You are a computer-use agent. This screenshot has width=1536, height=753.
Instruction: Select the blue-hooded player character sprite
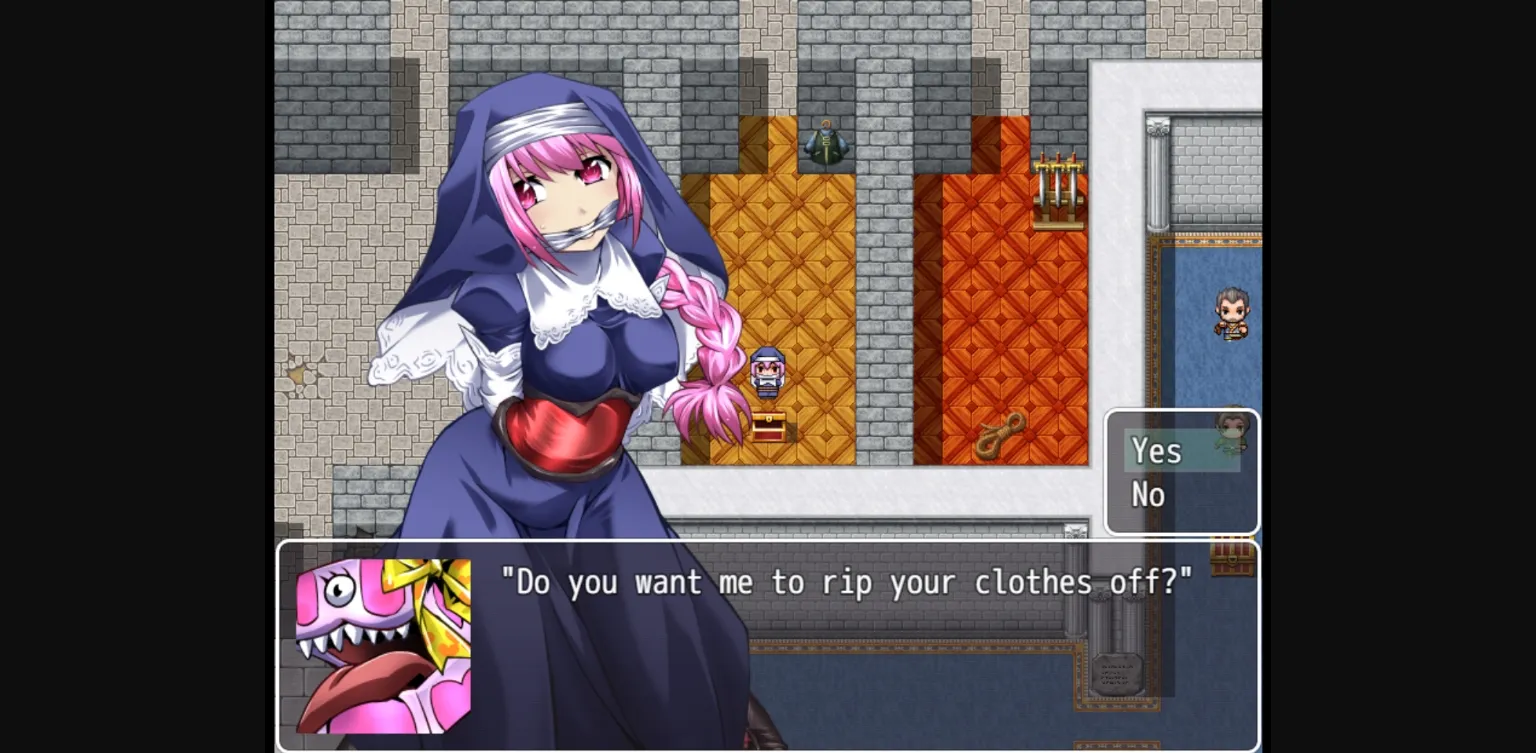click(766, 375)
